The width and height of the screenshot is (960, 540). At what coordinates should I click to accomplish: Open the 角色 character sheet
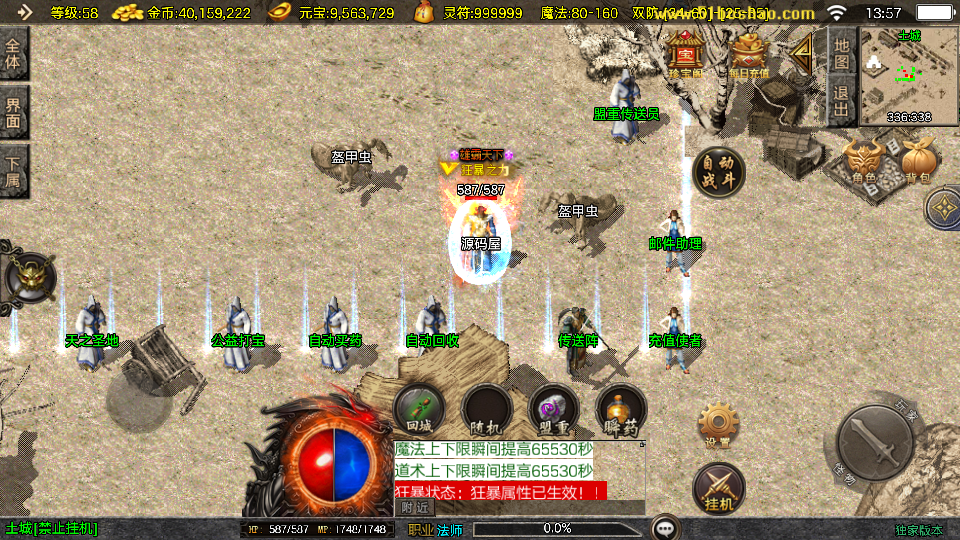(x=864, y=162)
